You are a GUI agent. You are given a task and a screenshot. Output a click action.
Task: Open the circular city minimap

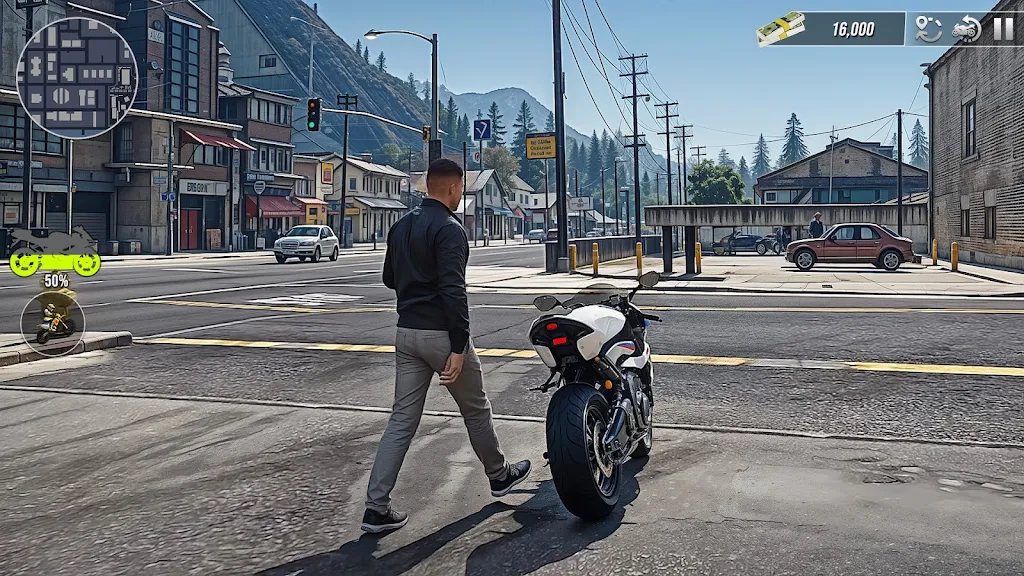pos(77,77)
